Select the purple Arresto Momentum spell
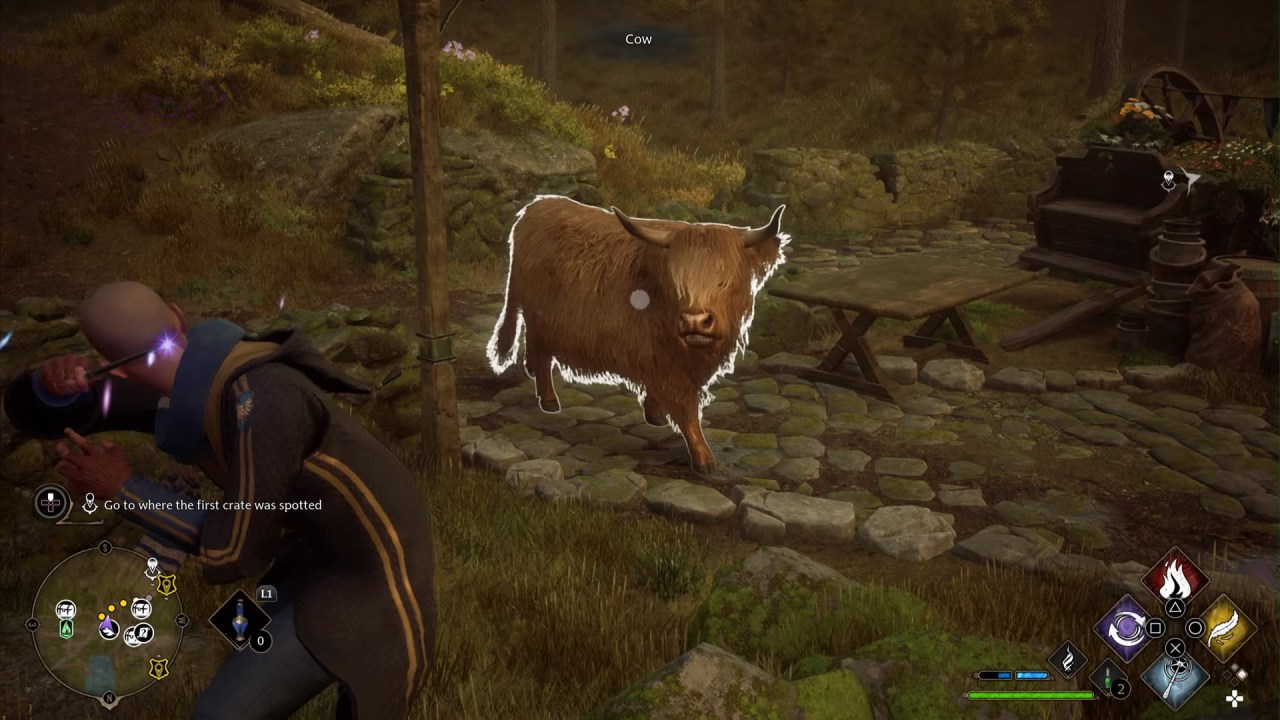Viewport: 1280px width, 720px height. (1124, 628)
